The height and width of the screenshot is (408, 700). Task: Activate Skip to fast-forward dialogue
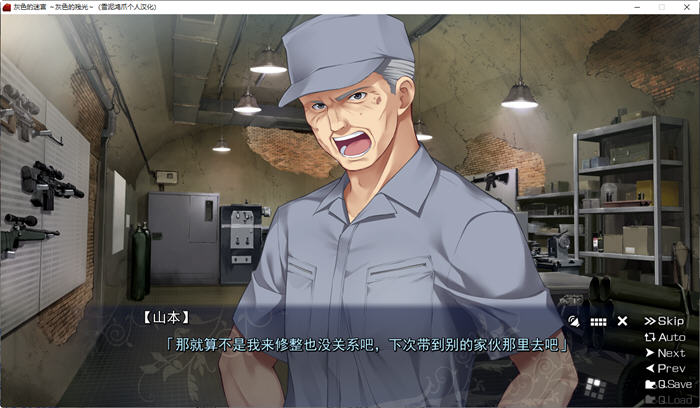pyautogui.click(x=664, y=321)
